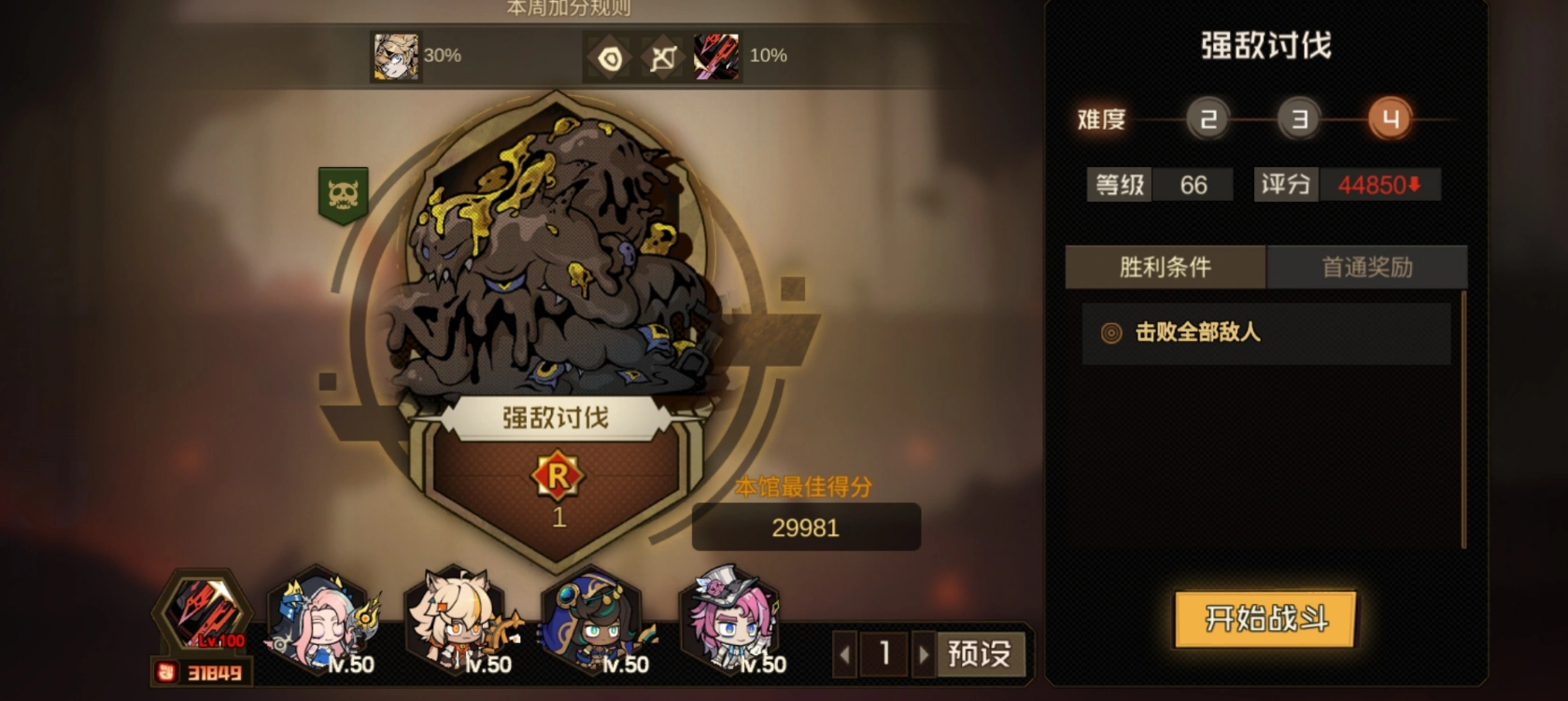Viewport: 1568px width, 701px height.
Task: Open the Lv.100 red claw weapon slot
Action: pos(204,613)
